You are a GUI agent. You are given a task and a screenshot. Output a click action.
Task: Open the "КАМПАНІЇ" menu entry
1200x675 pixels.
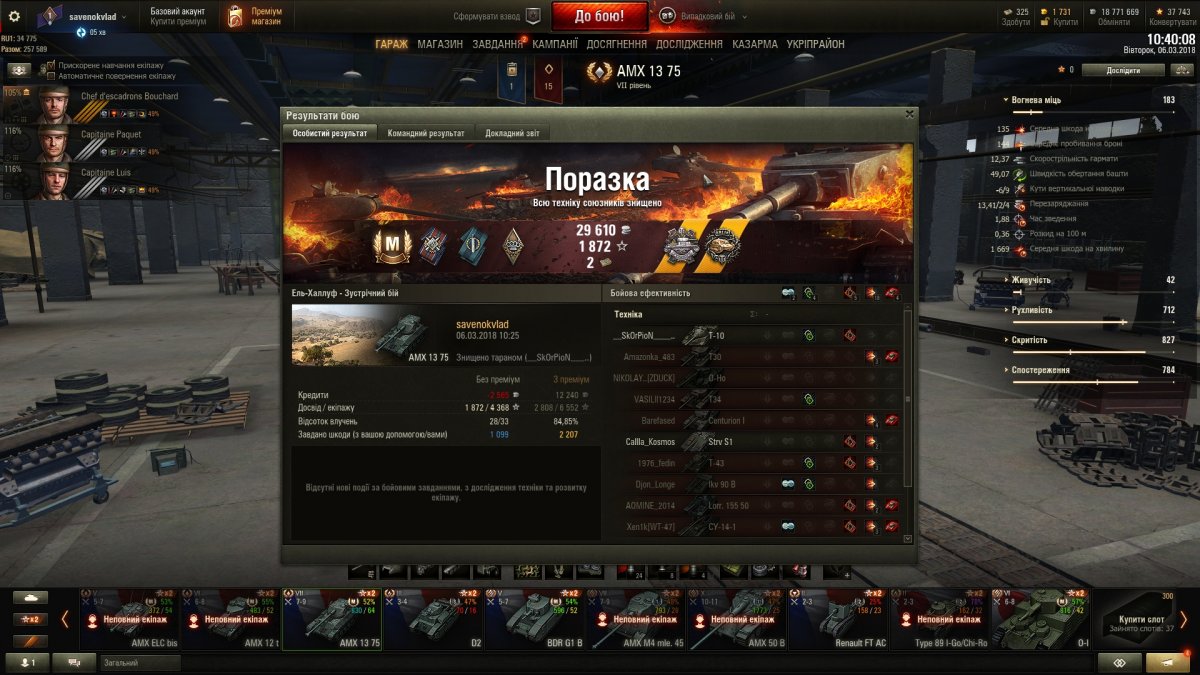(555, 44)
